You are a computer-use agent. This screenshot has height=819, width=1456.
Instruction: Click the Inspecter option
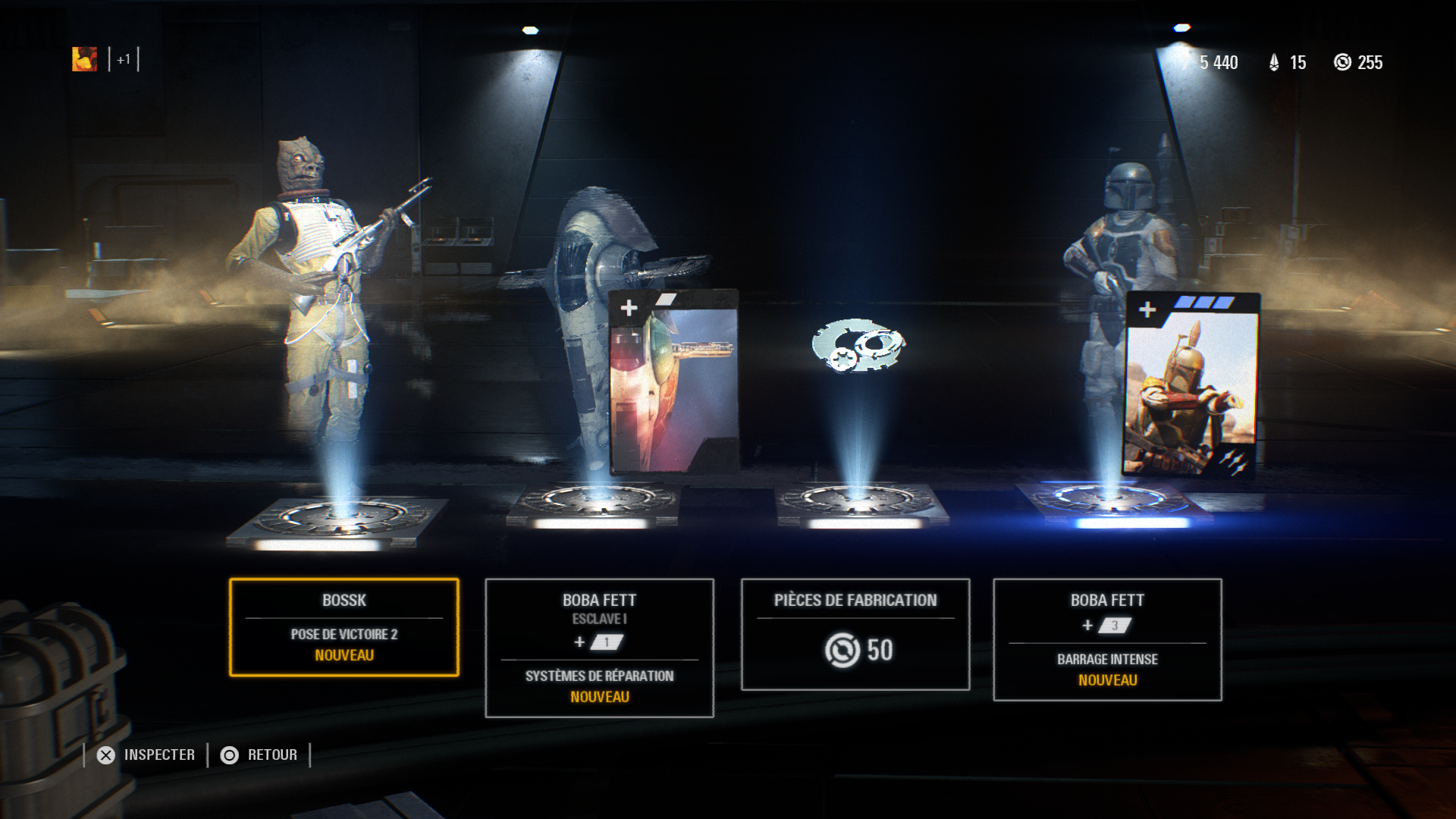[x=147, y=755]
